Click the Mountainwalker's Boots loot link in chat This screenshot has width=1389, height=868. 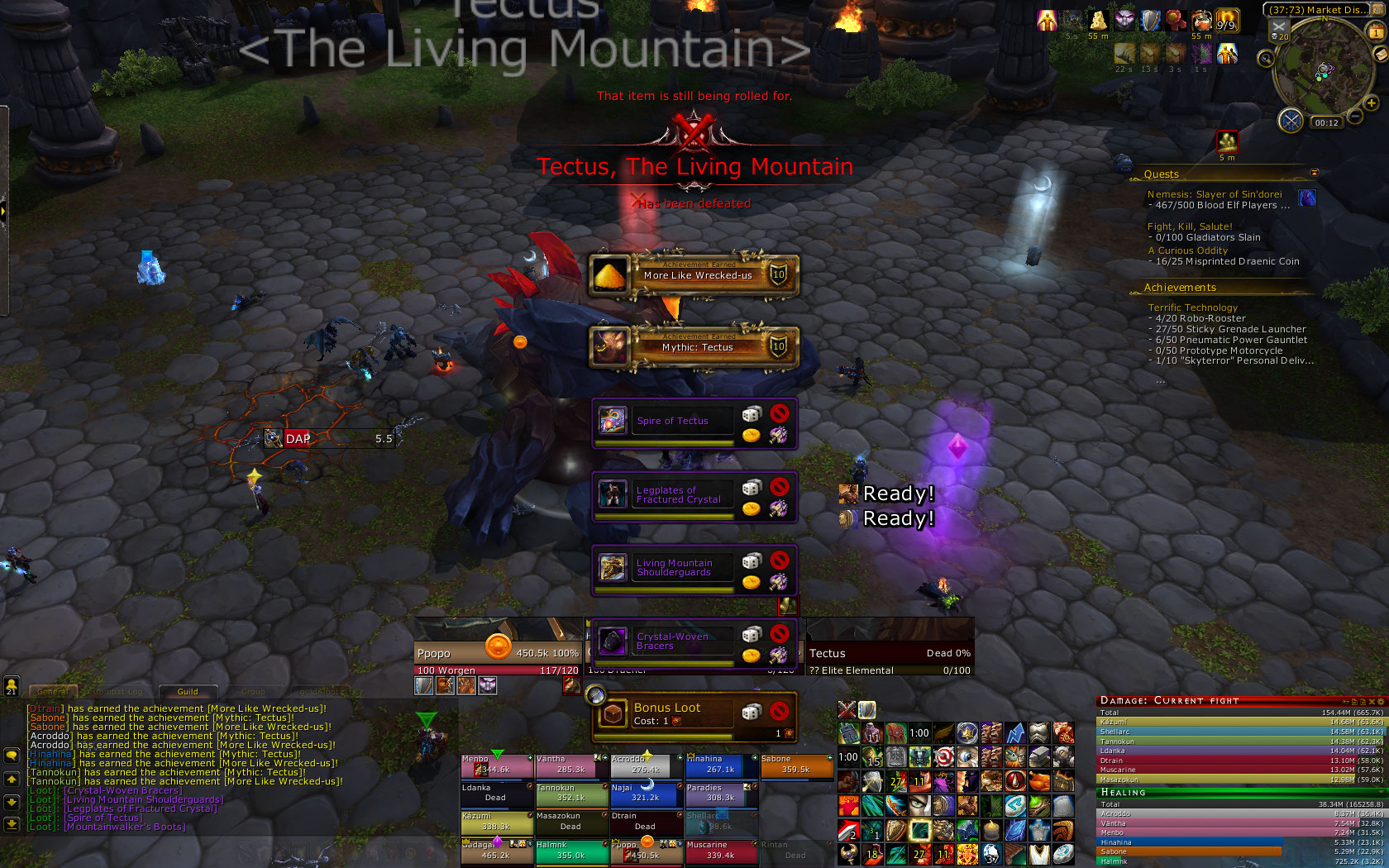tap(124, 827)
